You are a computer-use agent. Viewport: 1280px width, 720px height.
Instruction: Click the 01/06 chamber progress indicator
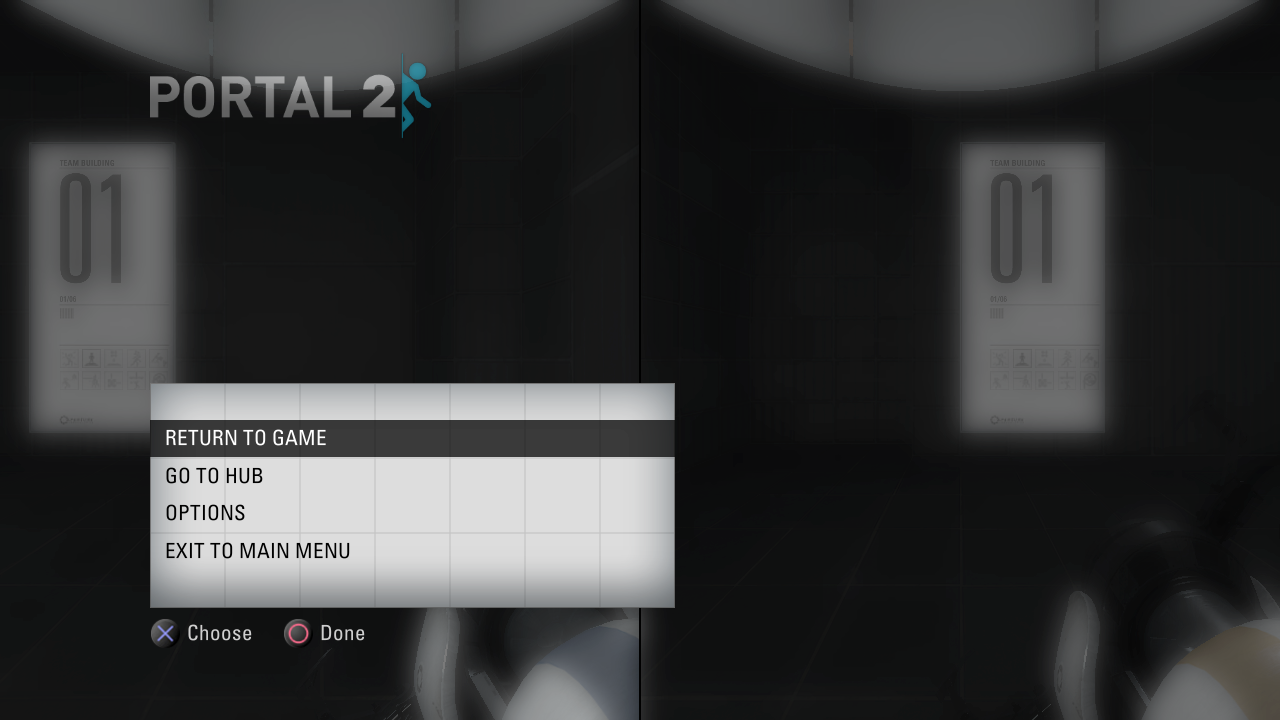coord(68,297)
